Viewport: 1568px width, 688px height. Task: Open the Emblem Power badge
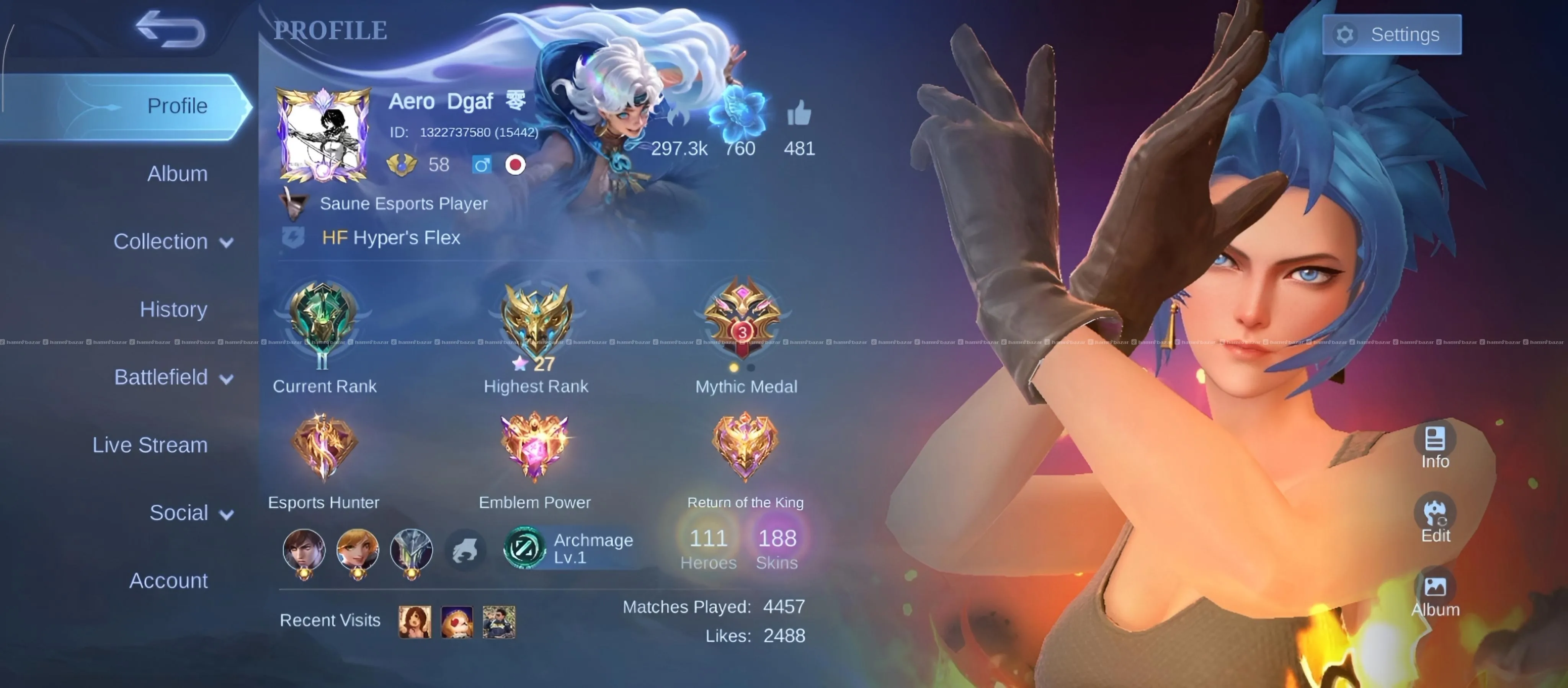tap(534, 447)
